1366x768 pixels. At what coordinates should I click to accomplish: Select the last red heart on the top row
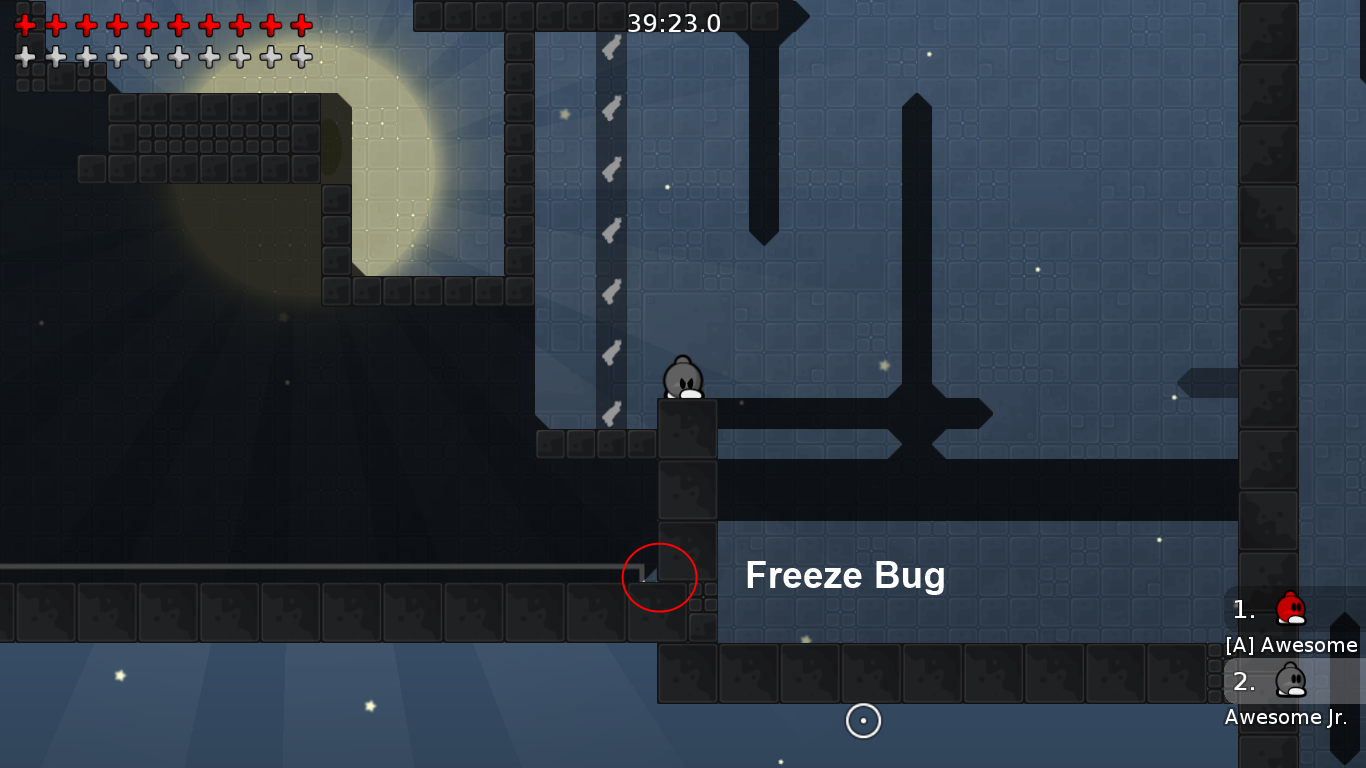pos(301,27)
